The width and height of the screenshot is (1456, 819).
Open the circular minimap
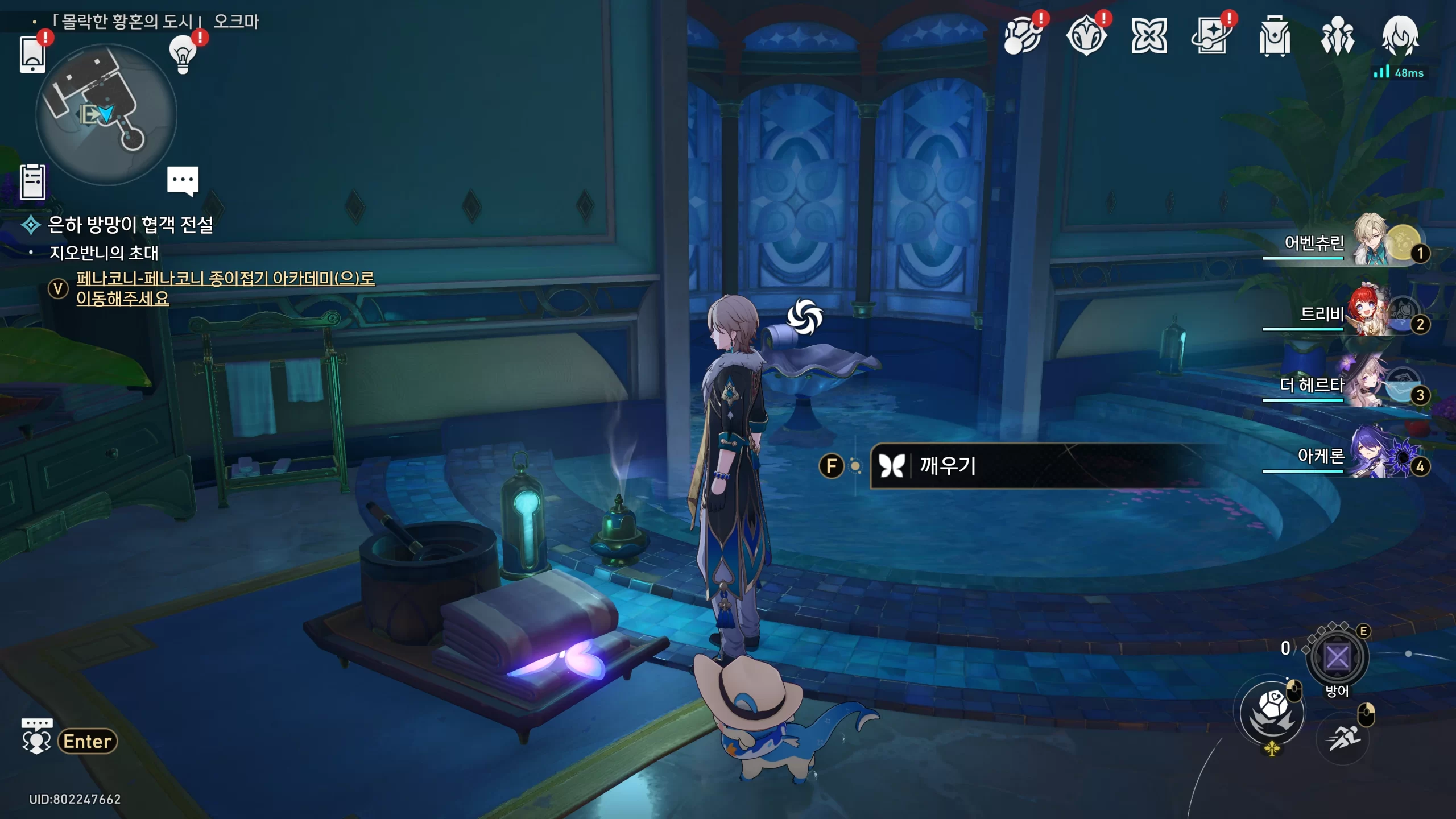106,114
